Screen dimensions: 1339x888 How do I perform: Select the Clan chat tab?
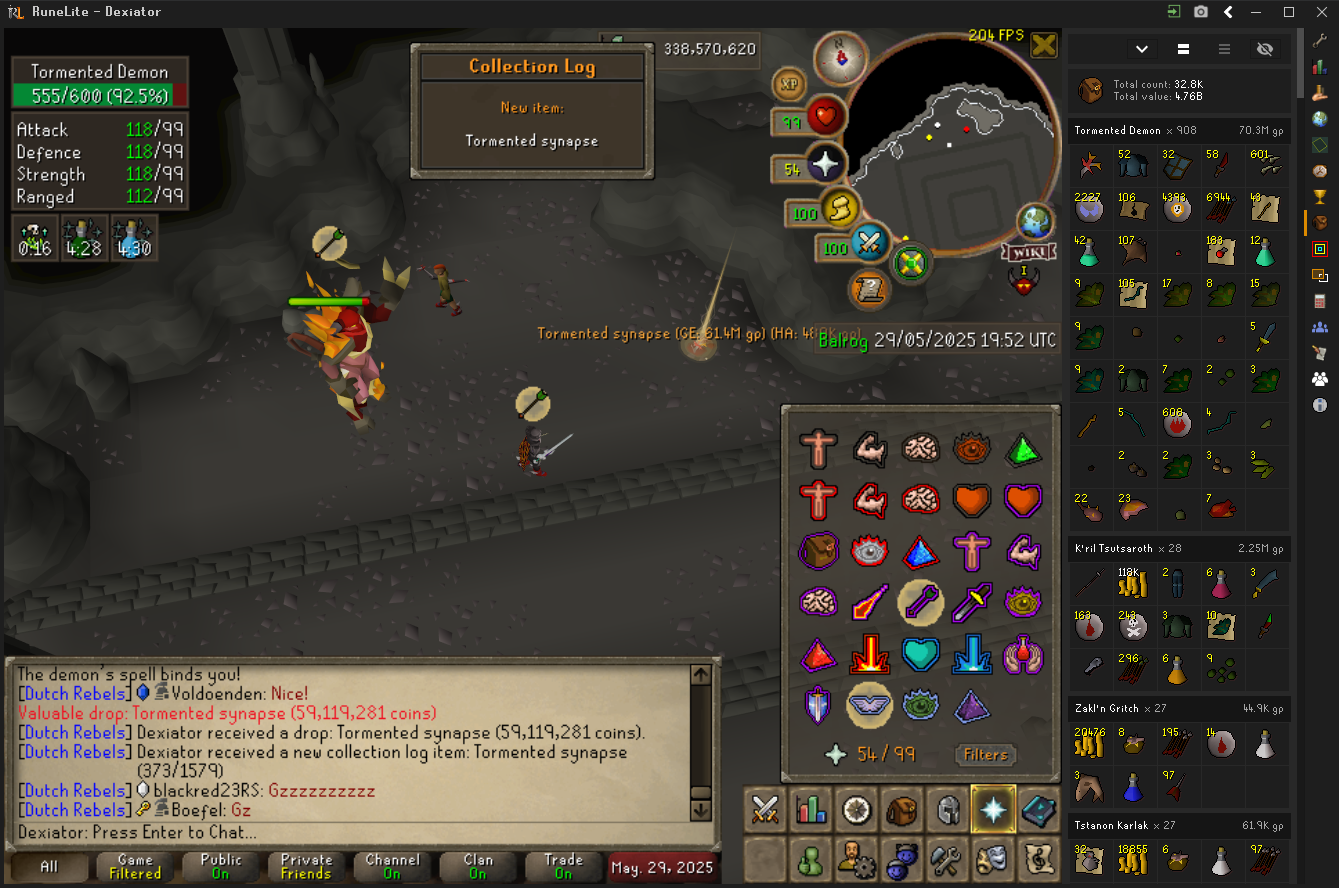coord(478,867)
